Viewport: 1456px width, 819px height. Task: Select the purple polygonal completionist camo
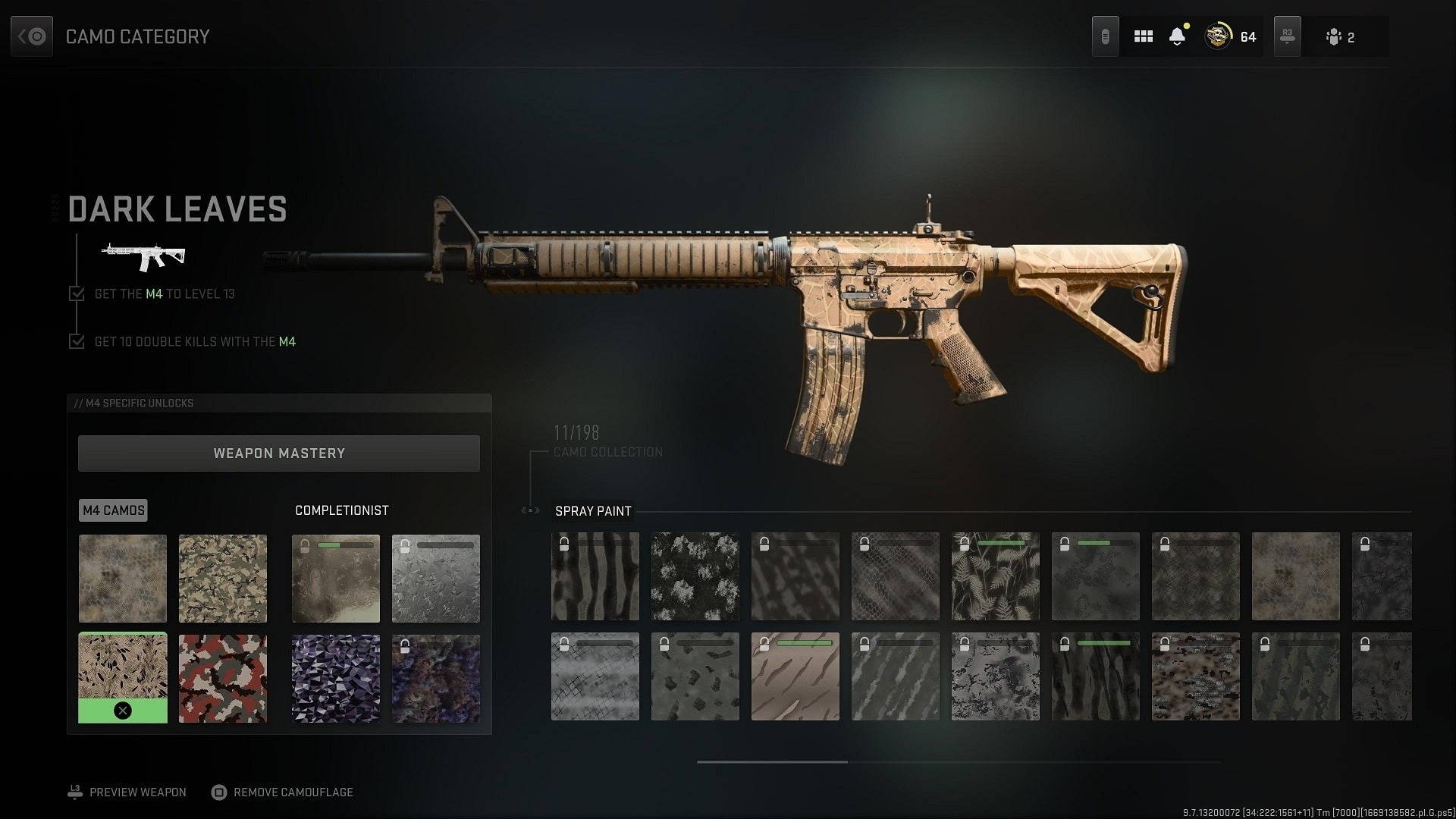tap(336, 678)
